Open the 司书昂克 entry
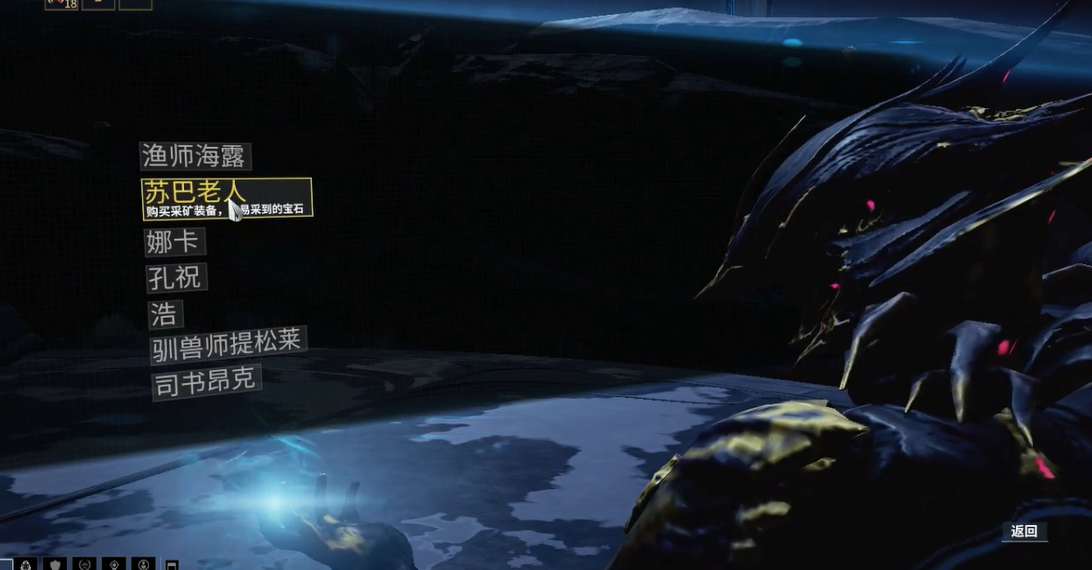 click(206, 382)
